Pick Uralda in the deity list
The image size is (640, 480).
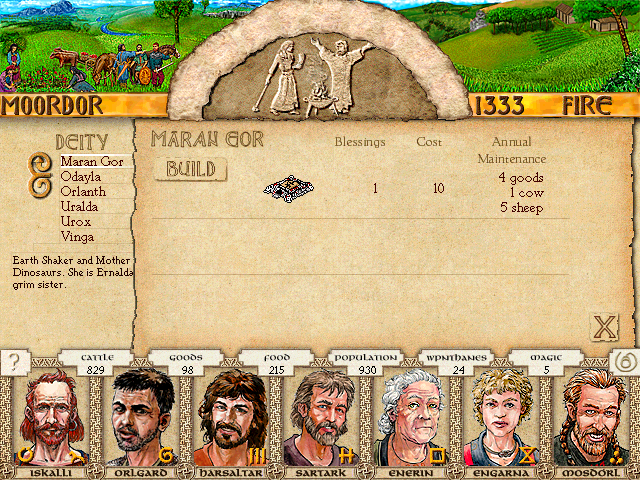(x=82, y=206)
